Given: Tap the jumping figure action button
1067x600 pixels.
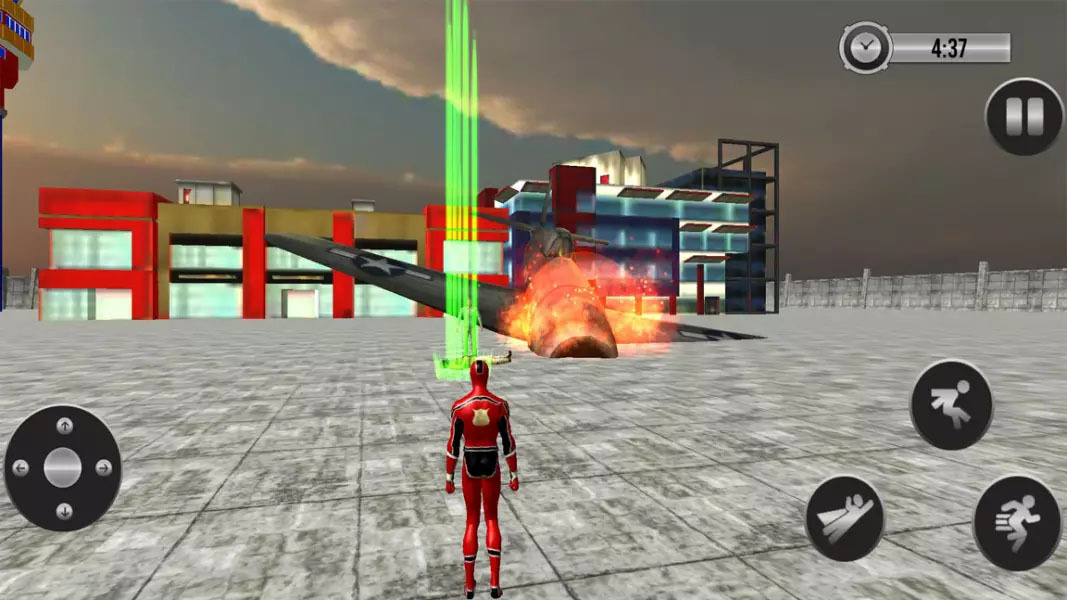Looking at the screenshot, I should pos(951,404).
